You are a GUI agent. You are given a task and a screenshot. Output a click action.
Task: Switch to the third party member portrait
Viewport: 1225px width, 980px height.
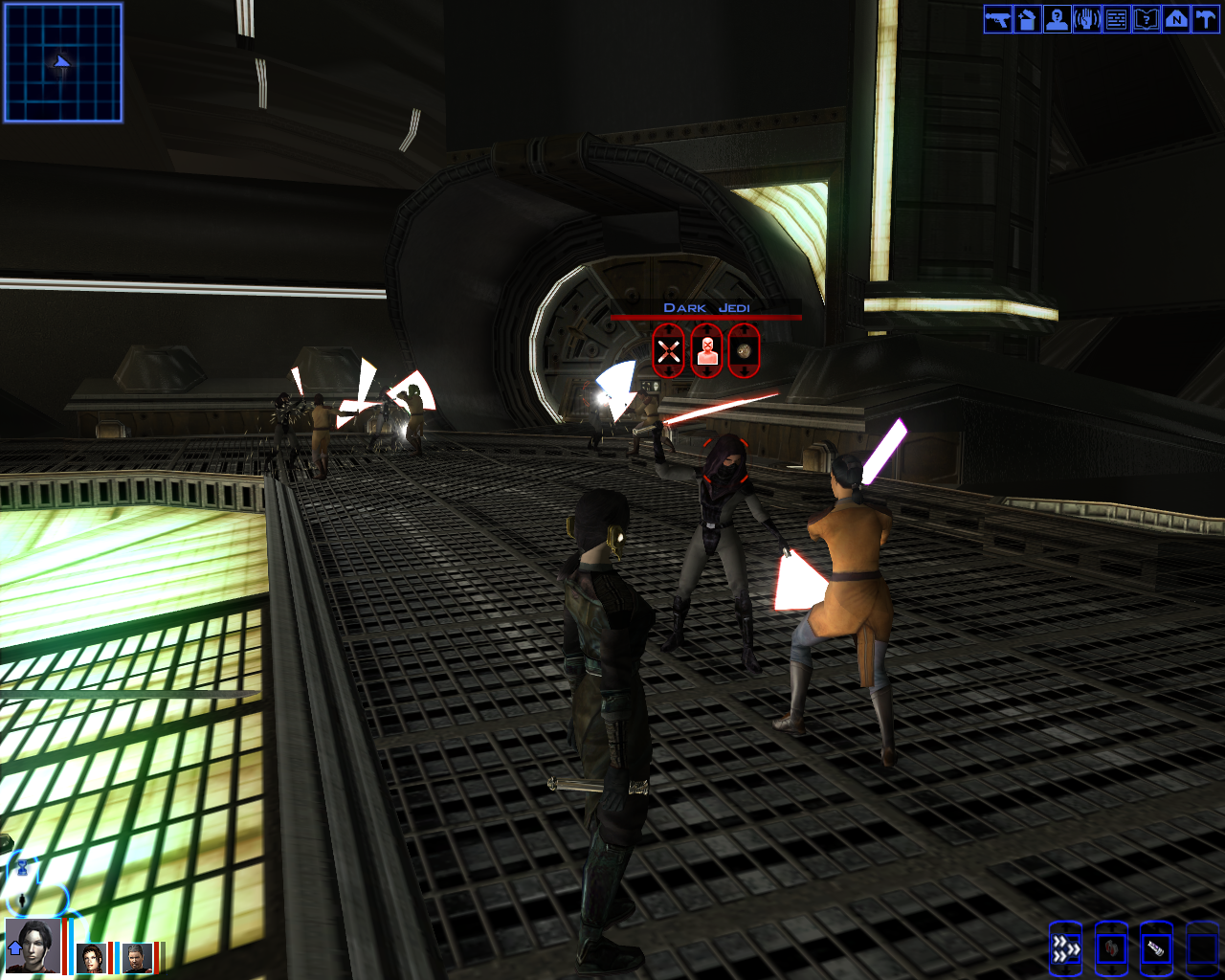point(138,958)
